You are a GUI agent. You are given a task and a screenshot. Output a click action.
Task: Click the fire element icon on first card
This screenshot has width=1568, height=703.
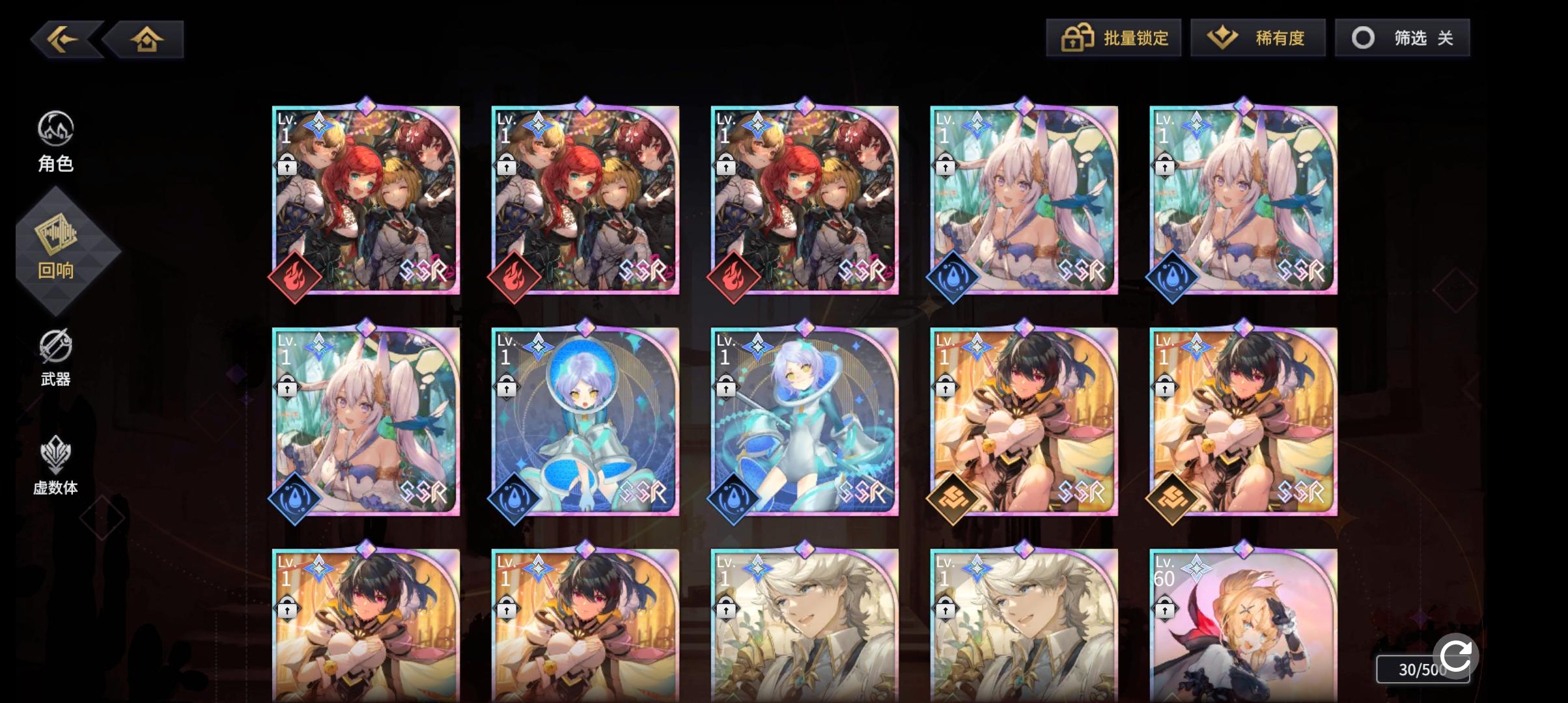point(295,275)
